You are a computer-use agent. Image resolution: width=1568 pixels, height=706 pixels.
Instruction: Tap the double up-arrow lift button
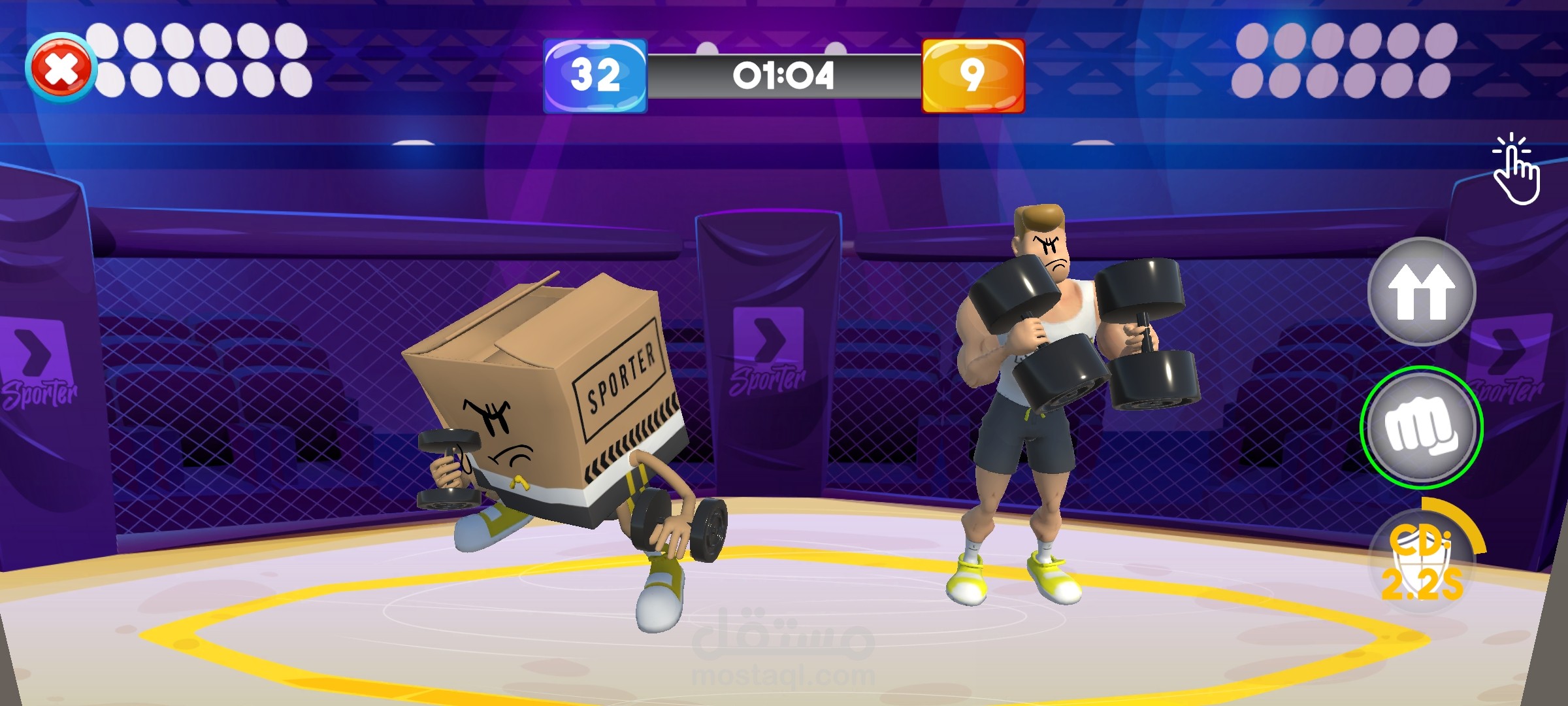1421,292
